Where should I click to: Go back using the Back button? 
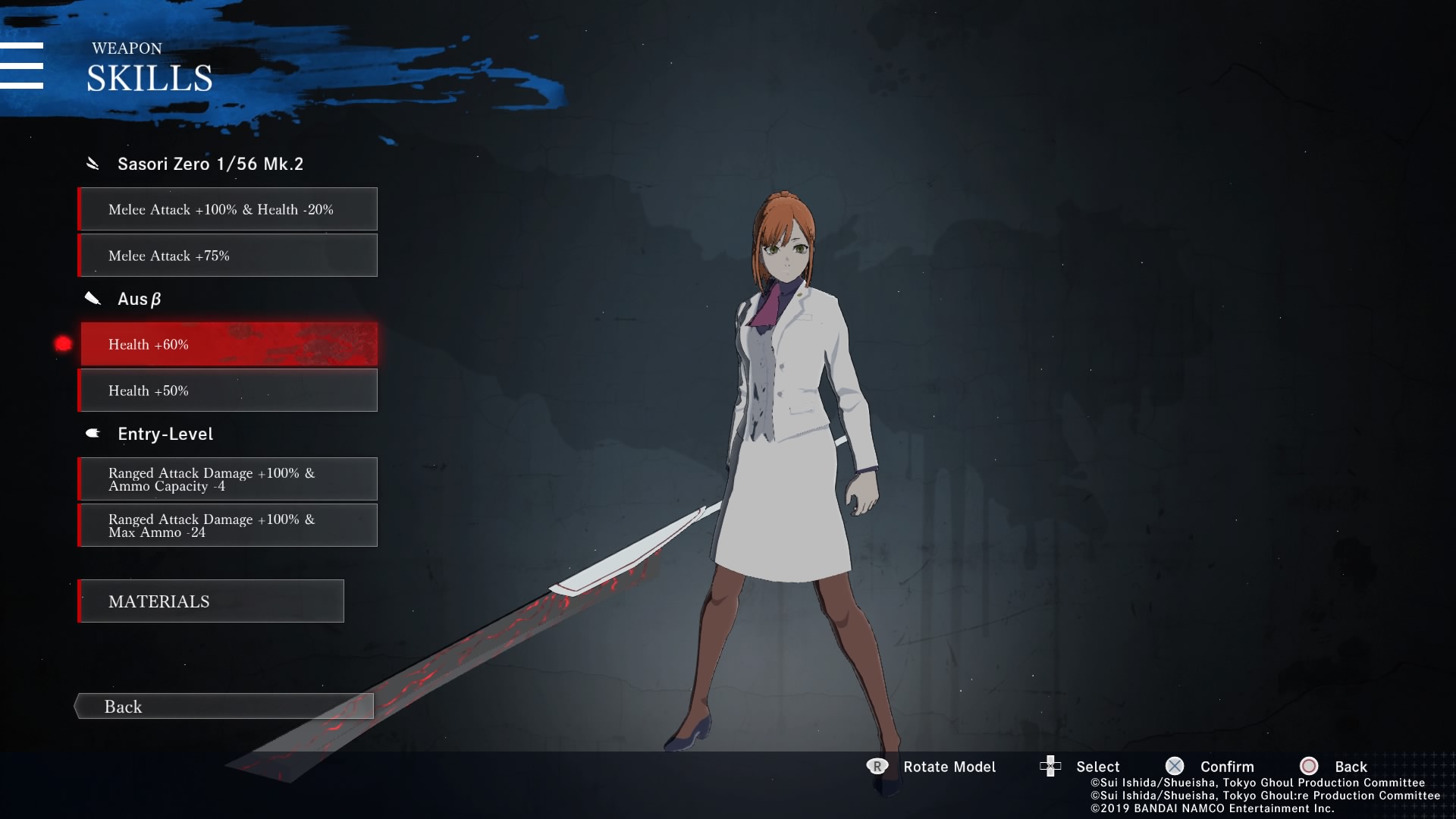point(224,707)
